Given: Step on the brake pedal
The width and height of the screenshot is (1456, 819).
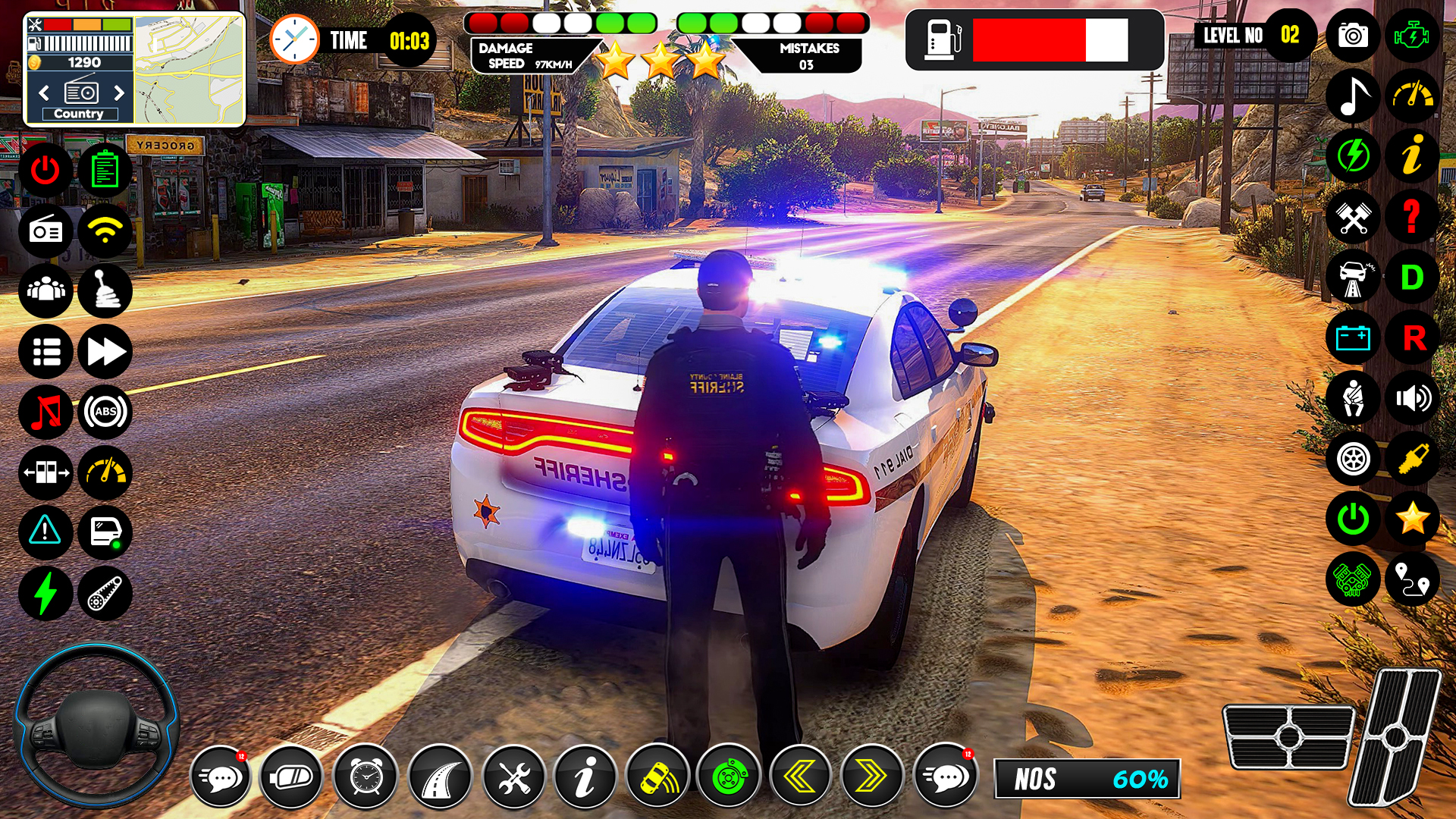Looking at the screenshot, I should pos(1288,736).
